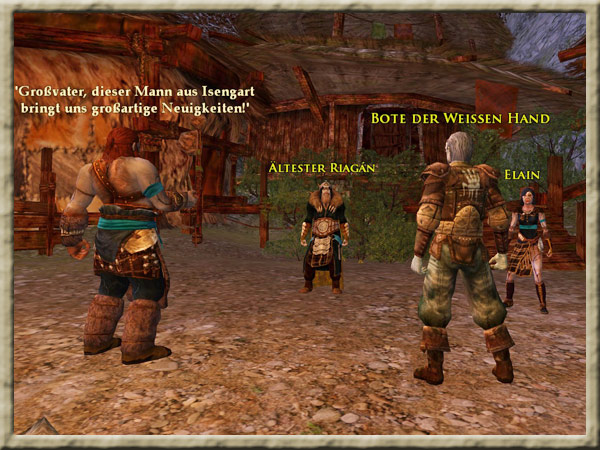Viewport: 600px width, 450px height.
Task: Target Elain via her name label
Action: (x=522, y=175)
